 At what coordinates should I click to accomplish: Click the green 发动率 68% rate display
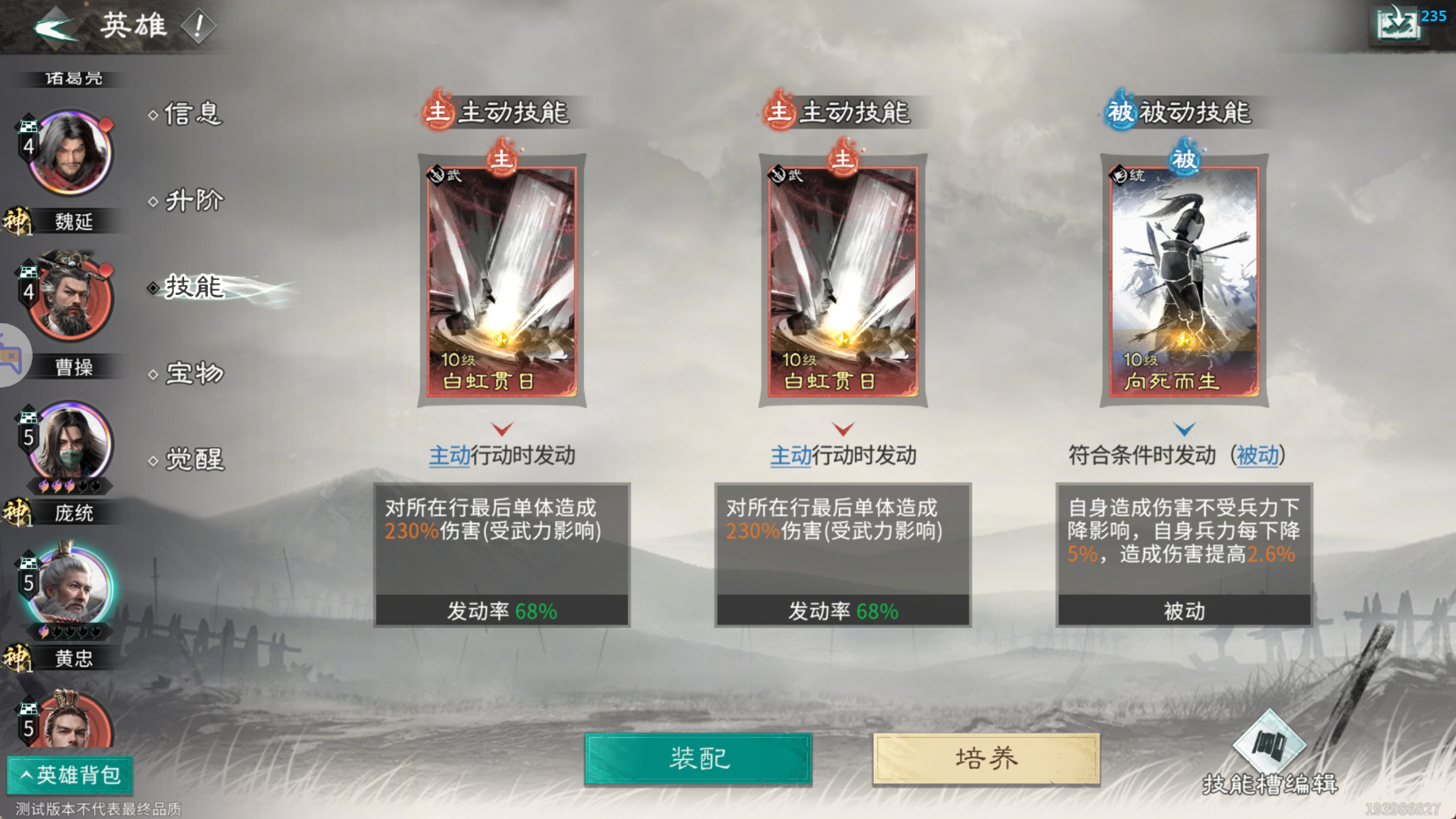[x=501, y=609]
